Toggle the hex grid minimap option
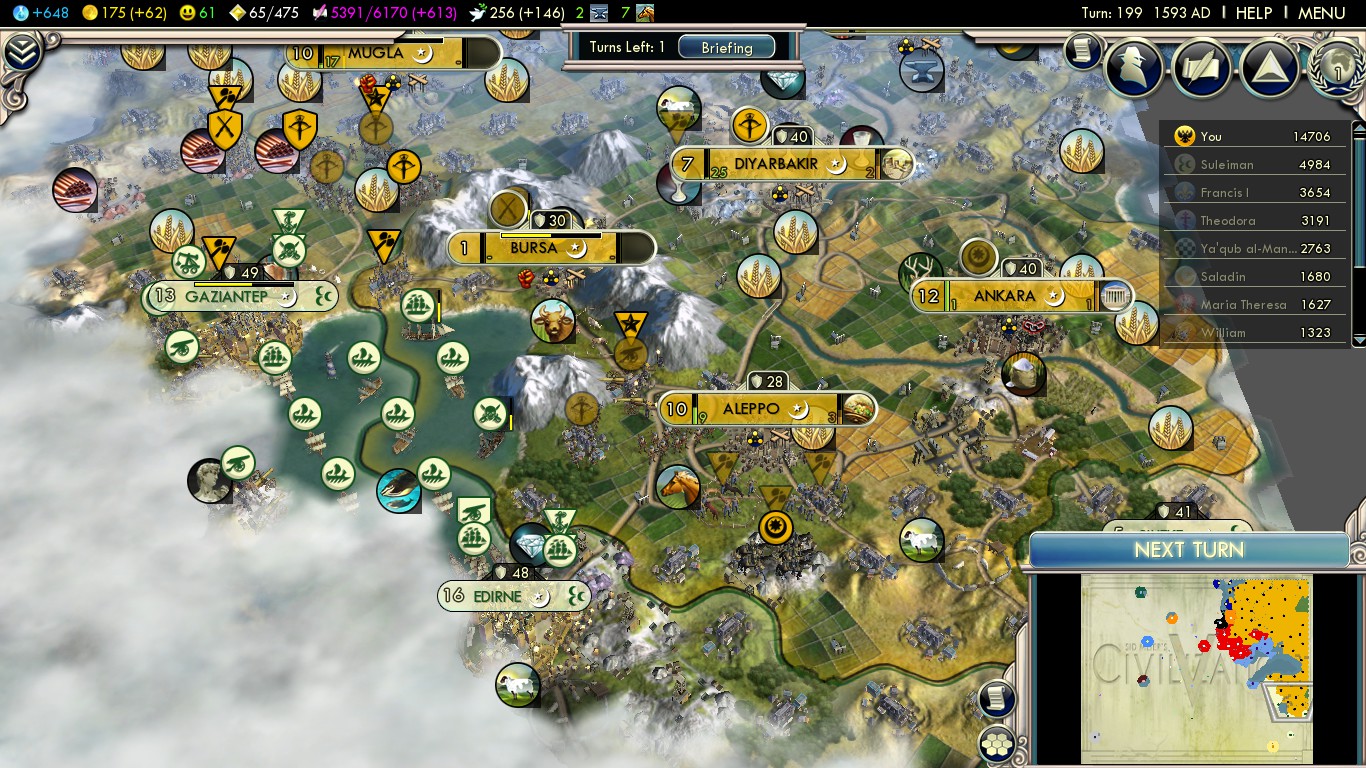Screen dimensions: 1366x768 pos(998,744)
